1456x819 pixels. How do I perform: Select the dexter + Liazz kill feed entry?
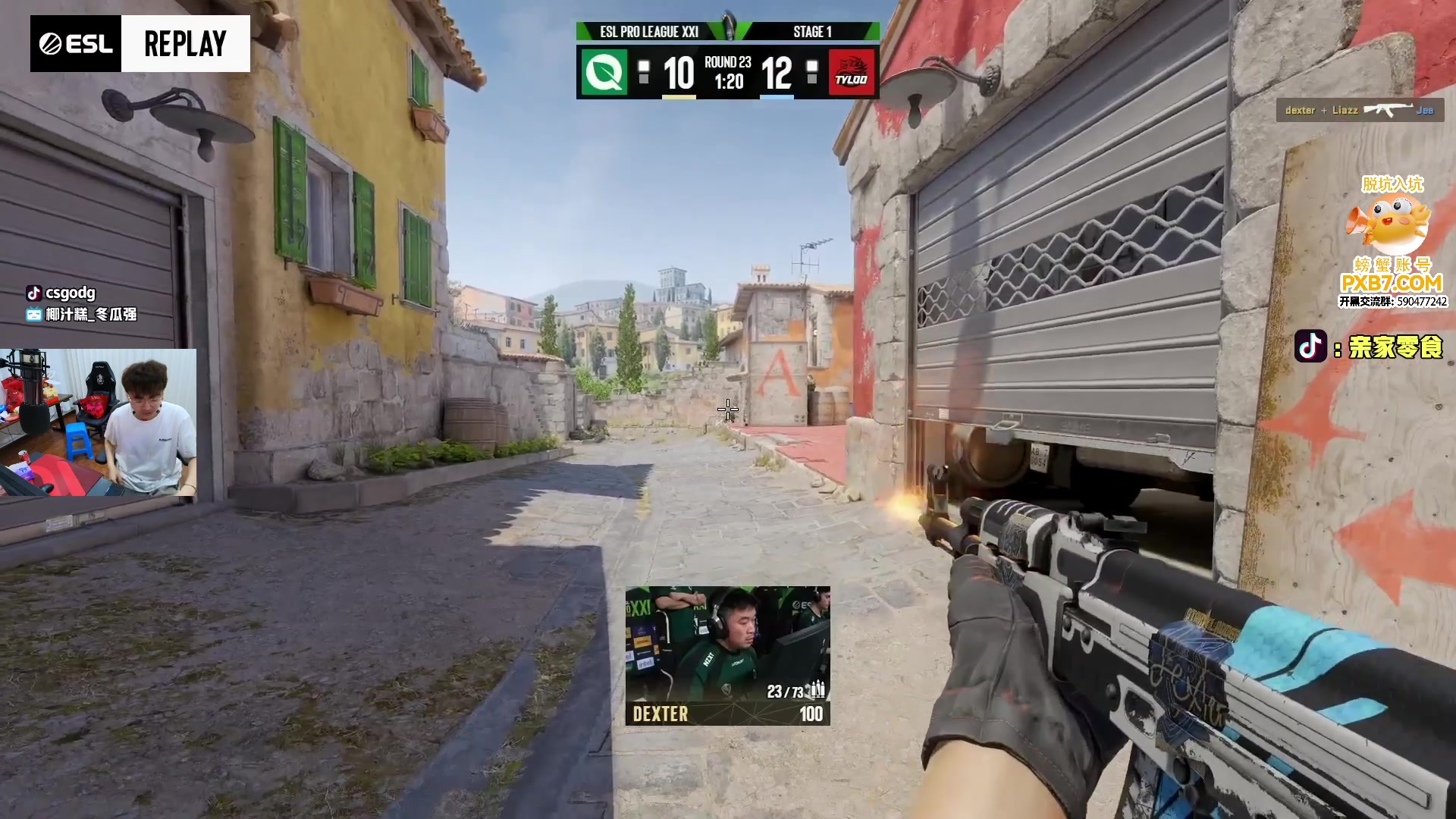[1360, 111]
